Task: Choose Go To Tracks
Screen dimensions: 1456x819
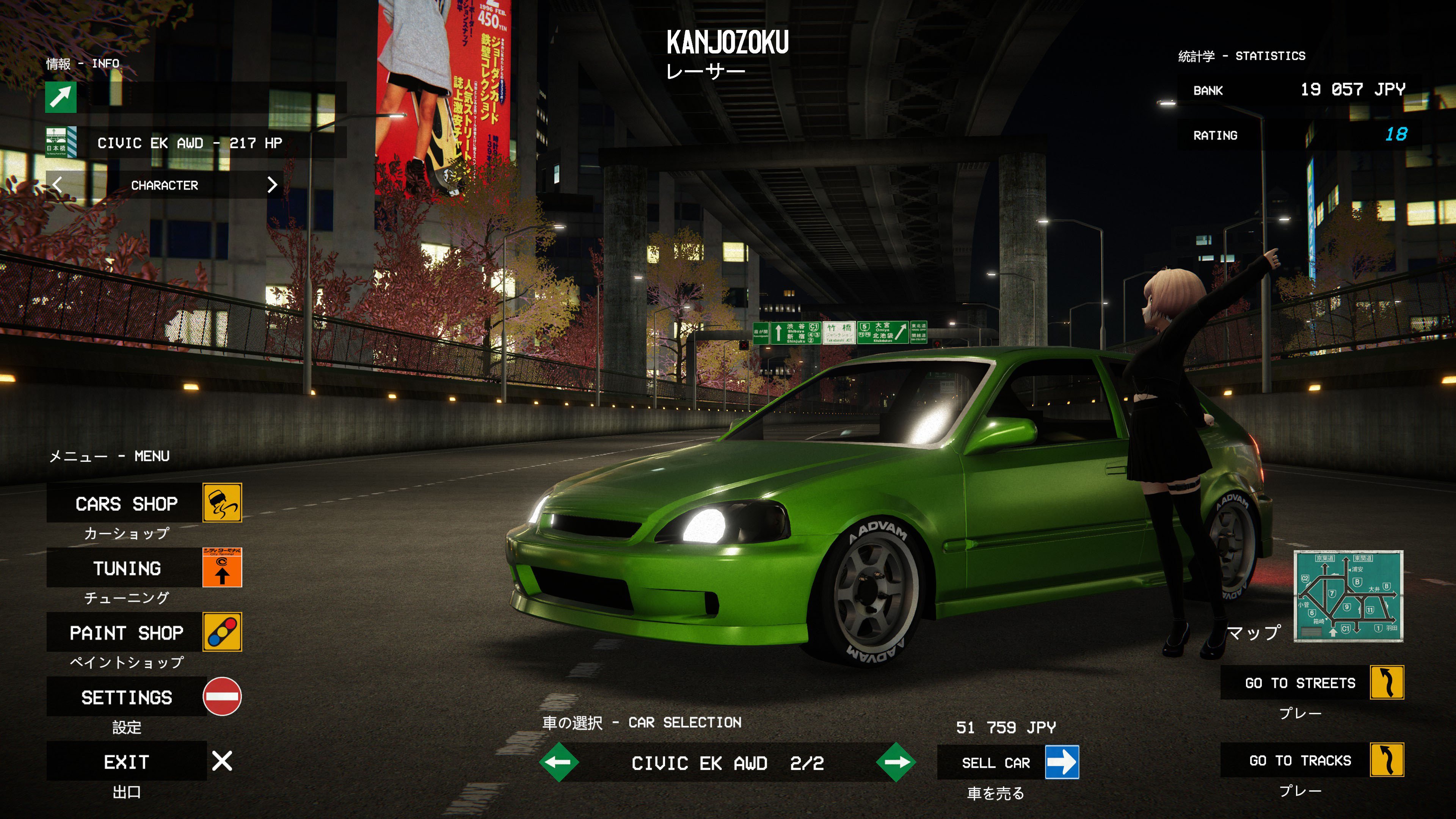Action: [1300, 760]
